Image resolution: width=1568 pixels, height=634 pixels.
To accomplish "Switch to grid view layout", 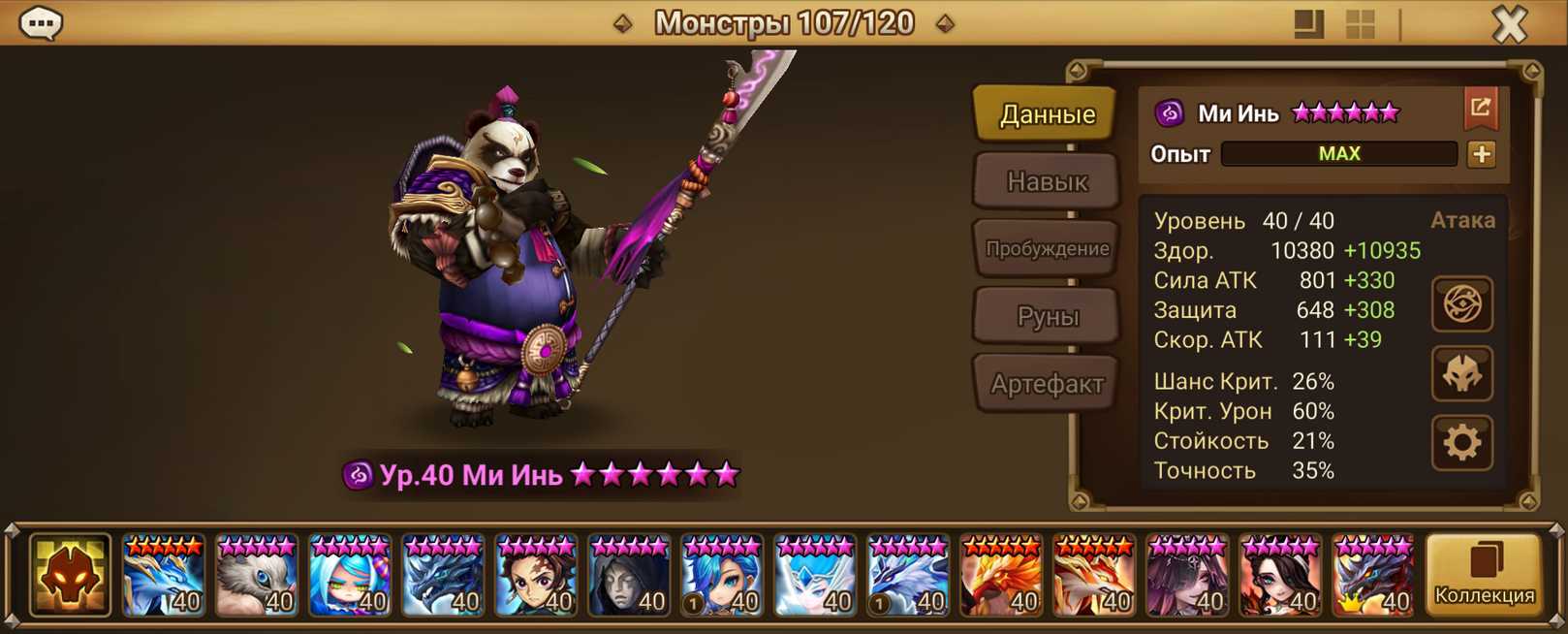I will (1360, 24).
